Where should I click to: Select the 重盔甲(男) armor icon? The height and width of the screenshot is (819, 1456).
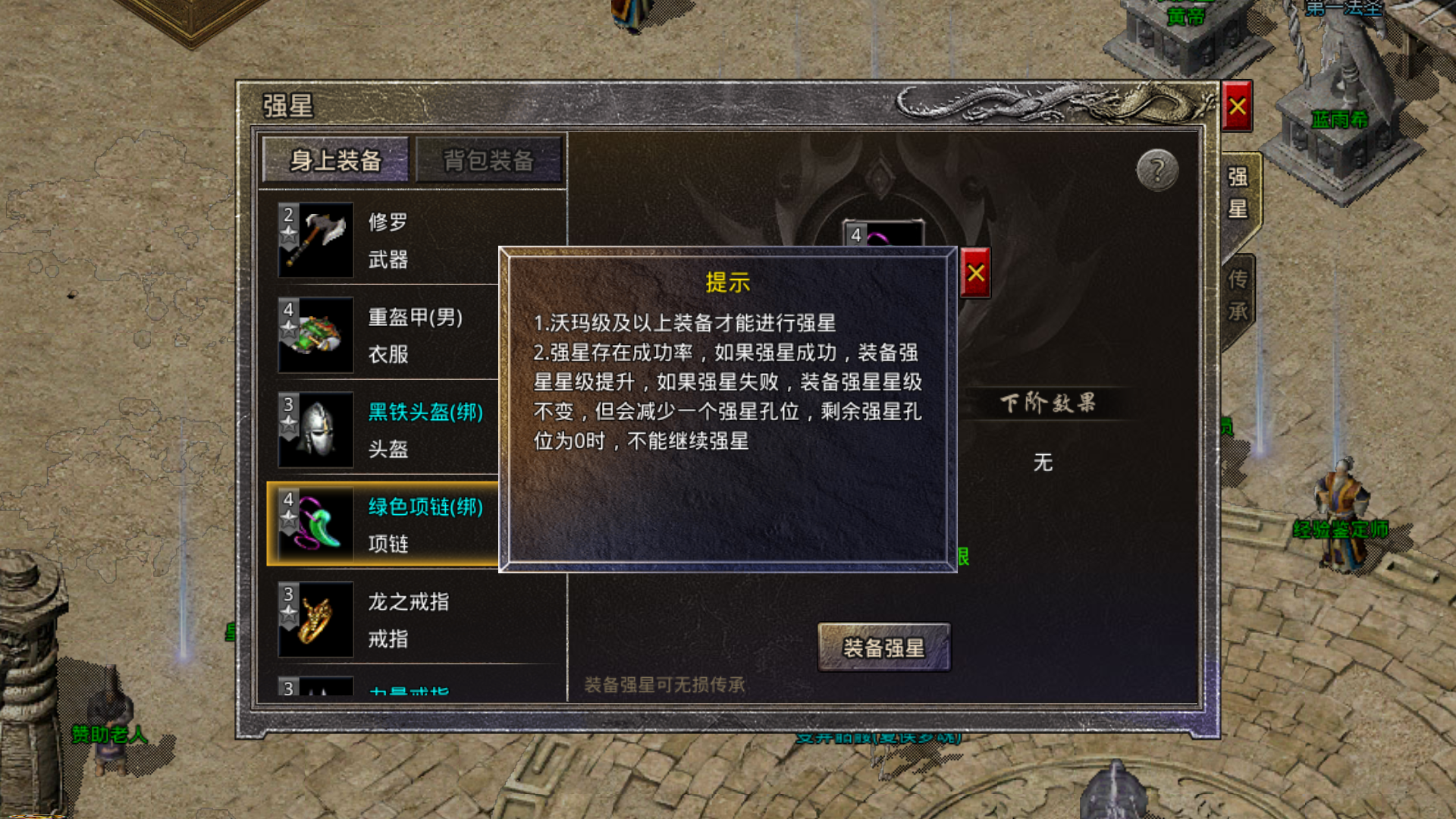coord(316,334)
